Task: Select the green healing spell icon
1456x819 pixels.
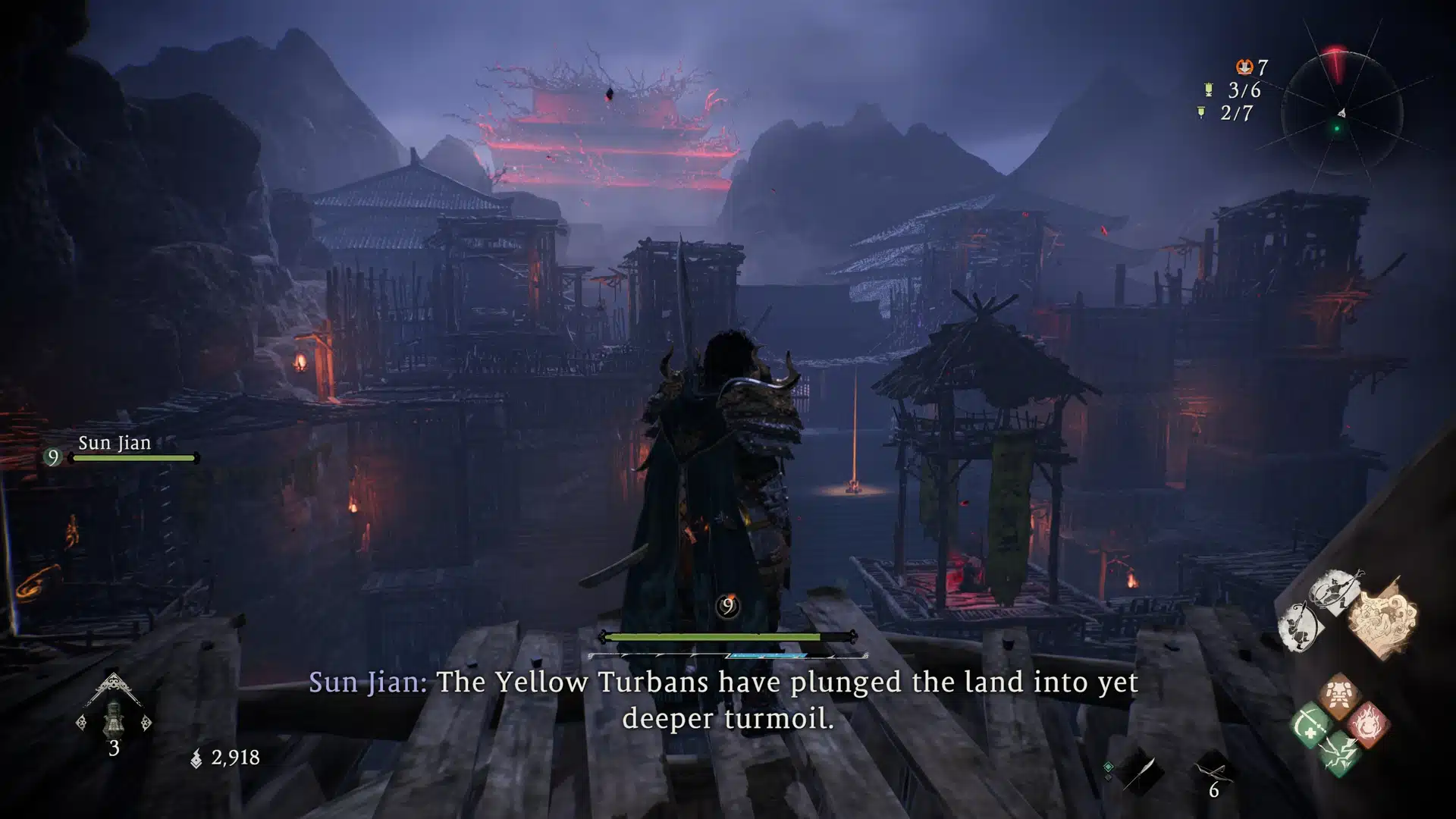Action: [1310, 725]
